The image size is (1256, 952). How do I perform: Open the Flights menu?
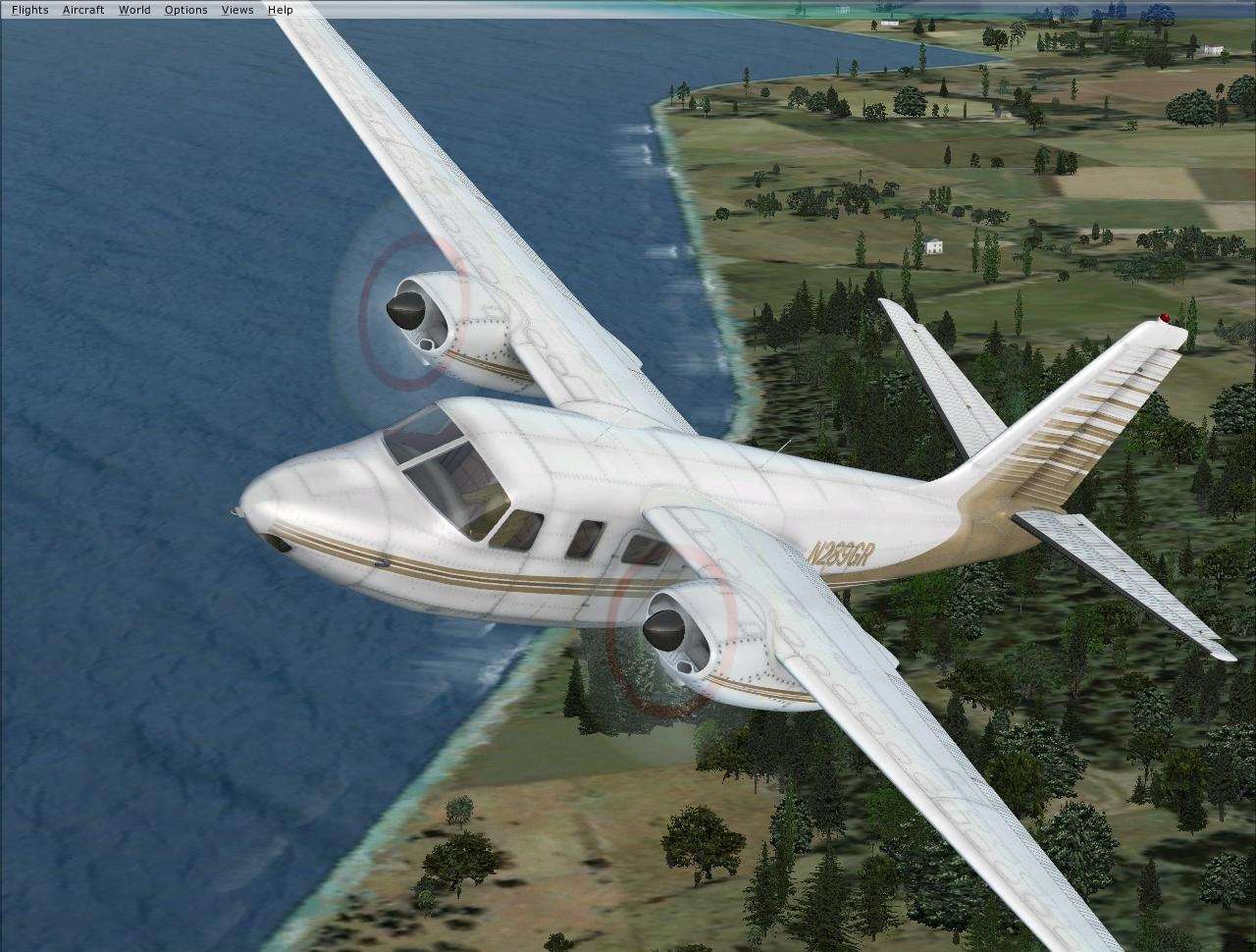coord(28,9)
